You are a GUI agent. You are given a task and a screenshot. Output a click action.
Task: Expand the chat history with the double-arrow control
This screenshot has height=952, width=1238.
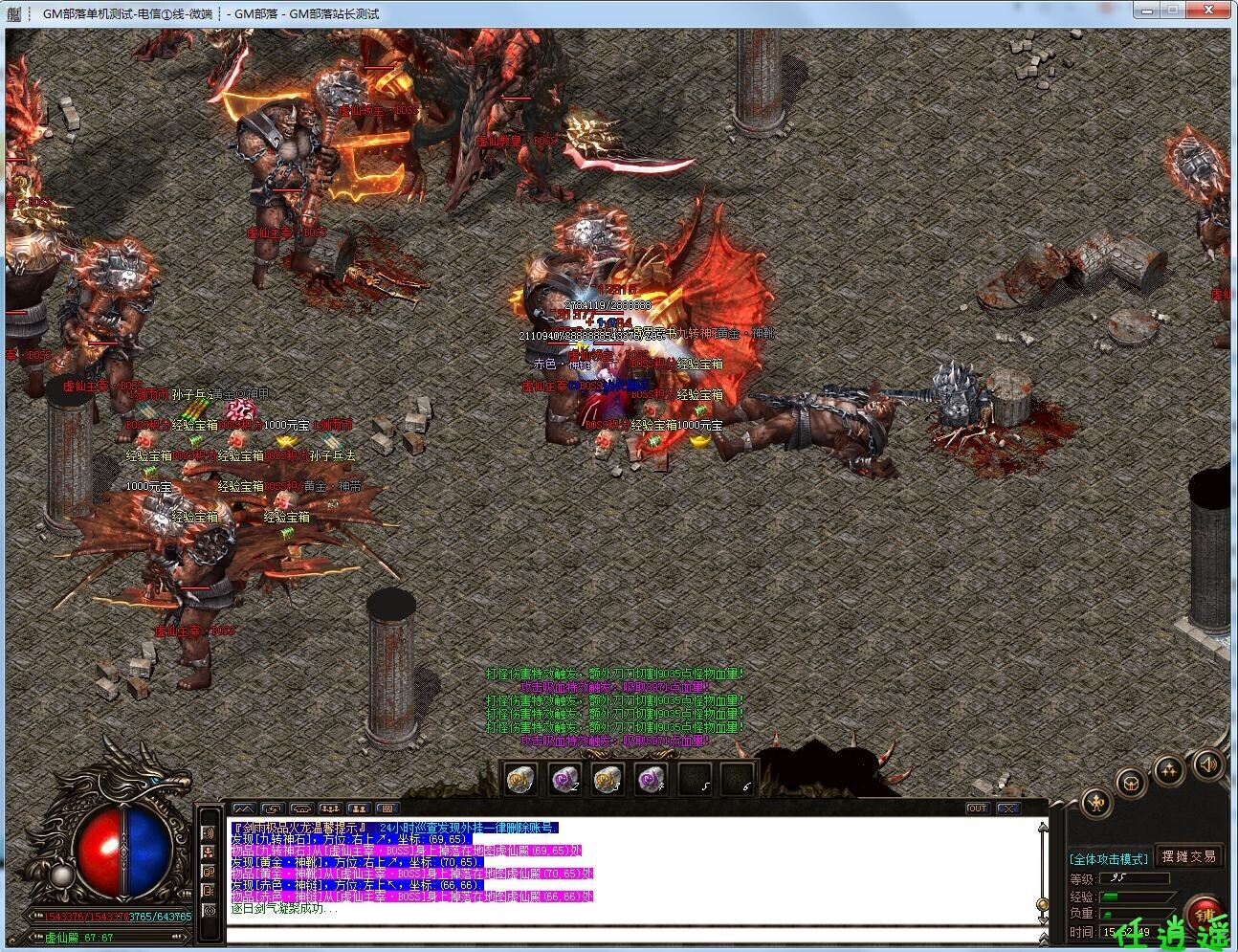tap(1043, 938)
